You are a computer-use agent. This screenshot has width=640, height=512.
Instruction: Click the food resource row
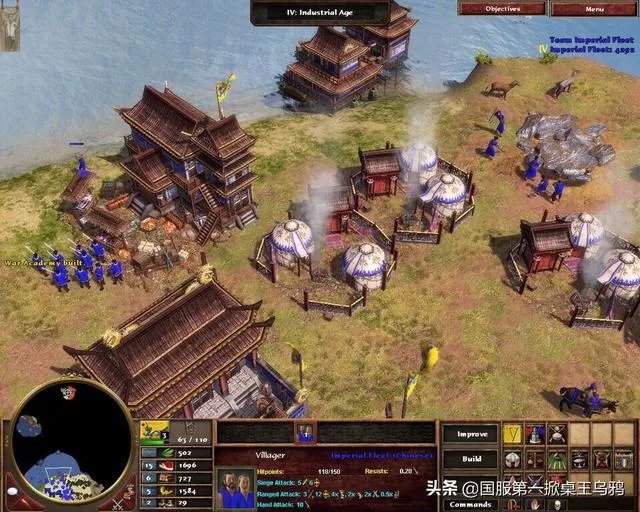pyautogui.click(x=175, y=465)
